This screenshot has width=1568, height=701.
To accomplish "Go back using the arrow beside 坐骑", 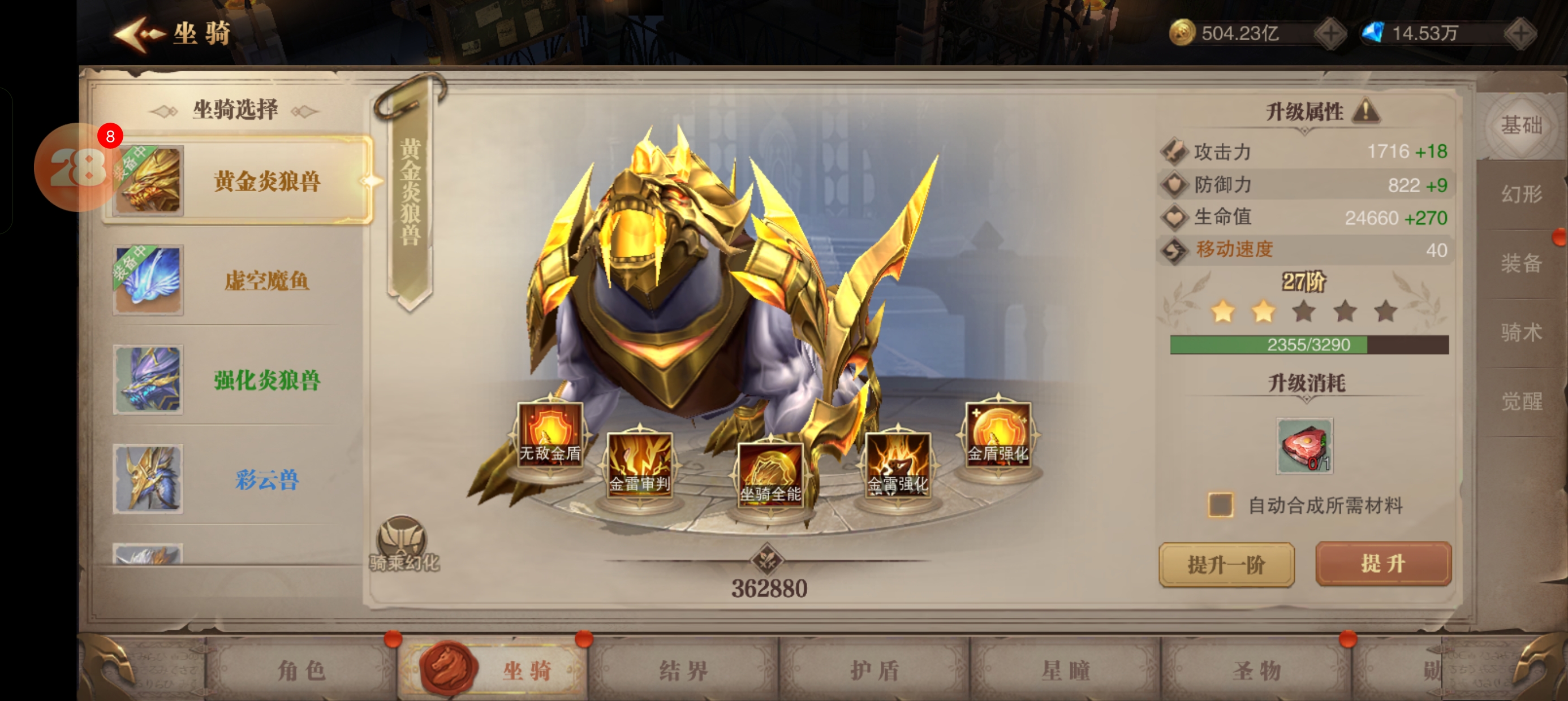I will point(139,34).
